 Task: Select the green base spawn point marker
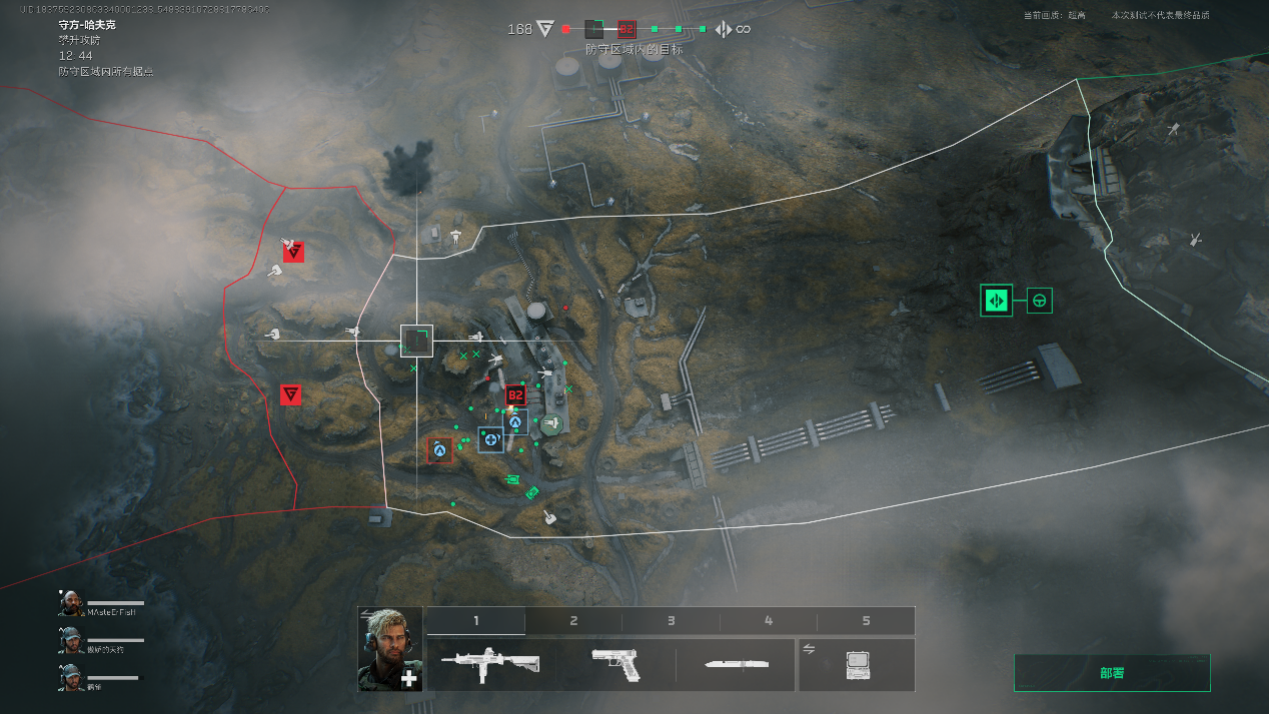tap(996, 300)
